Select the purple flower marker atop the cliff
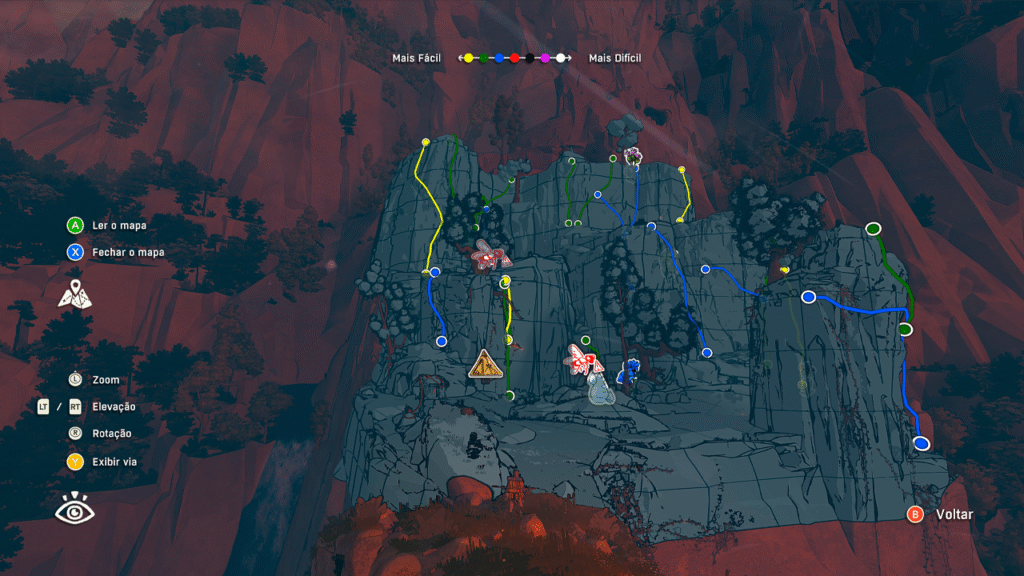This screenshot has width=1024, height=576. point(632,155)
